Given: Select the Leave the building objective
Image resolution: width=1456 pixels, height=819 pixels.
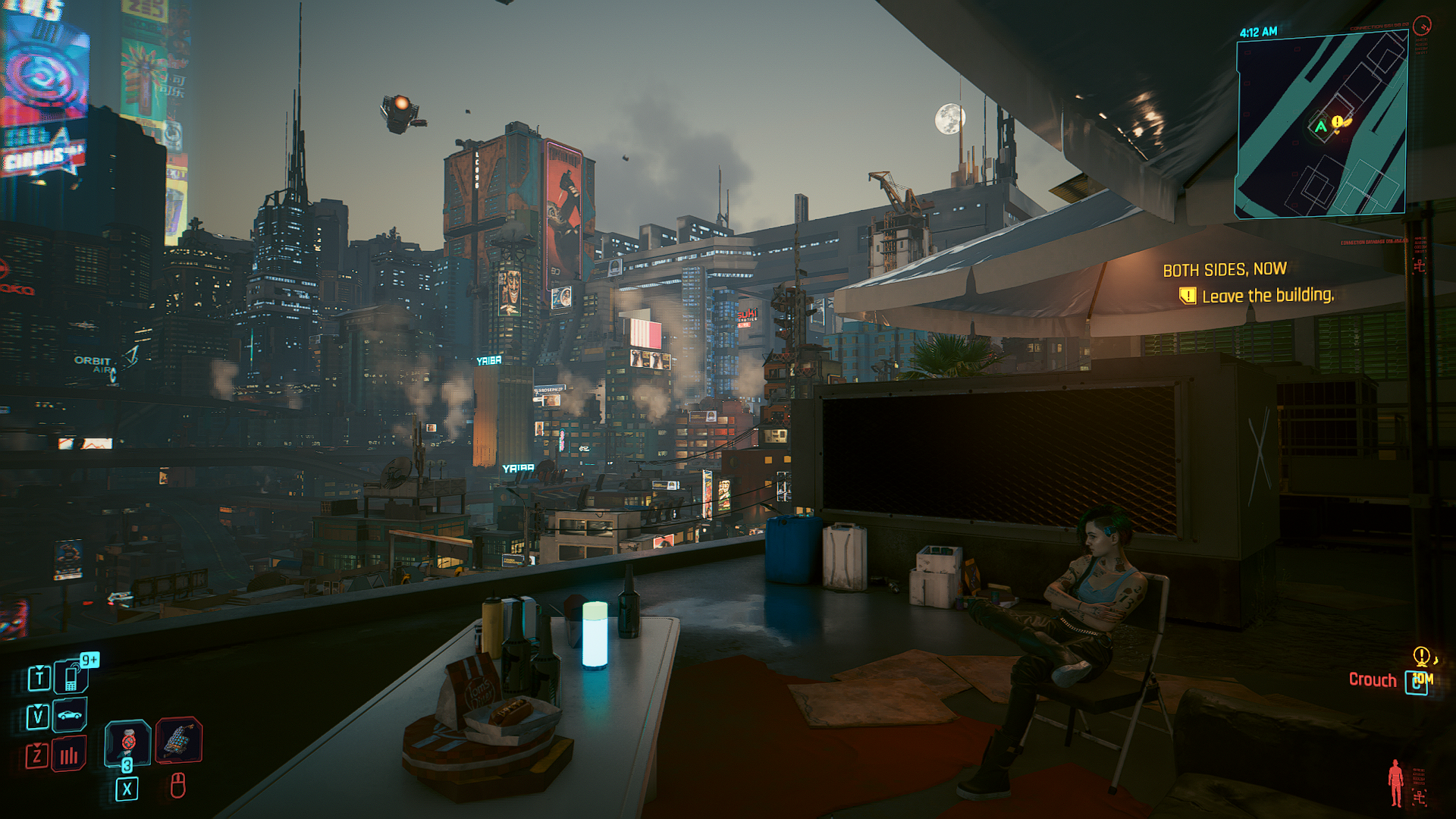Looking at the screenshot, I should click(x=1267, y=296).
